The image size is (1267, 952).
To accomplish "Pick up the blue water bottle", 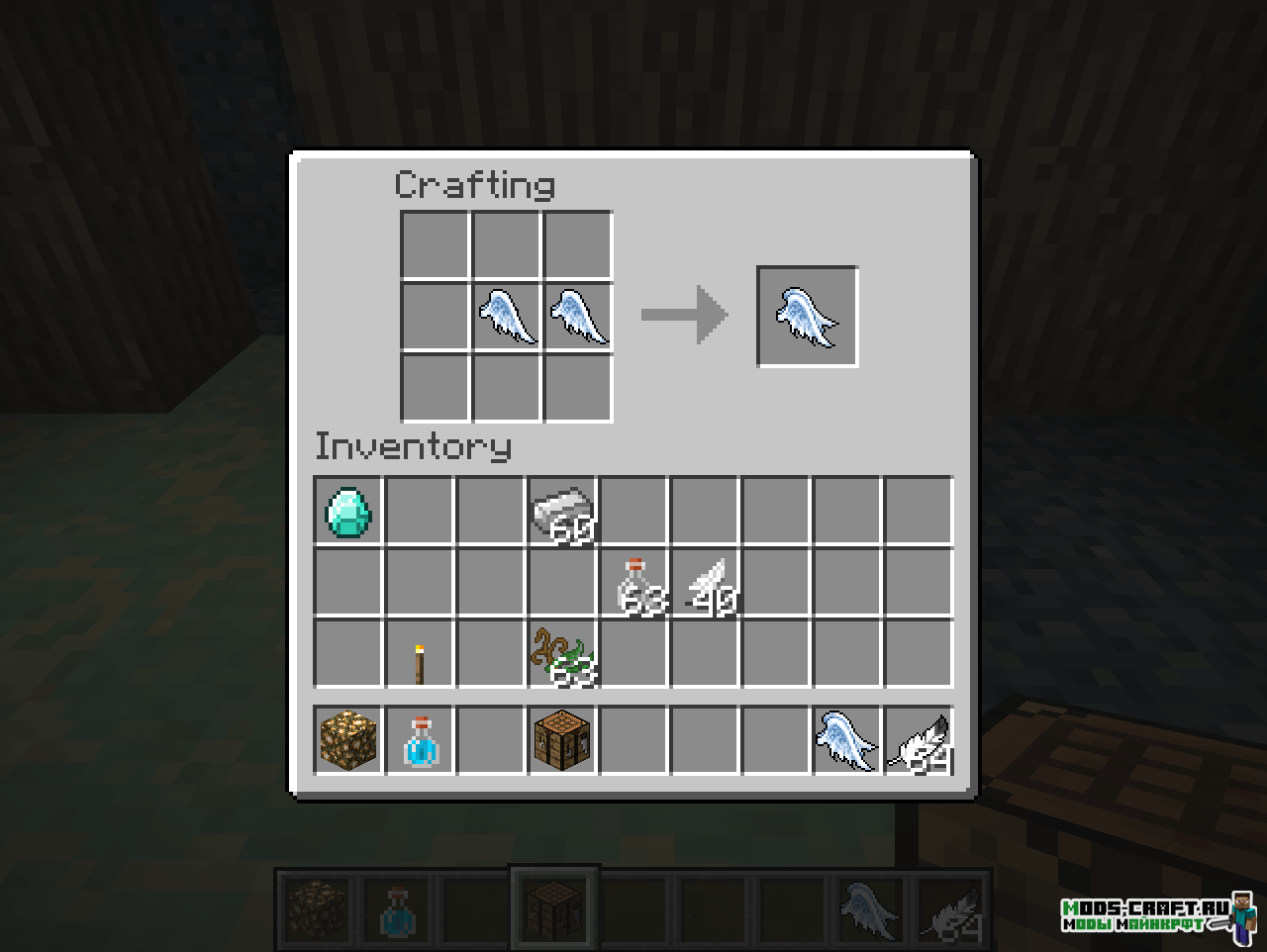I will [420, 740].
